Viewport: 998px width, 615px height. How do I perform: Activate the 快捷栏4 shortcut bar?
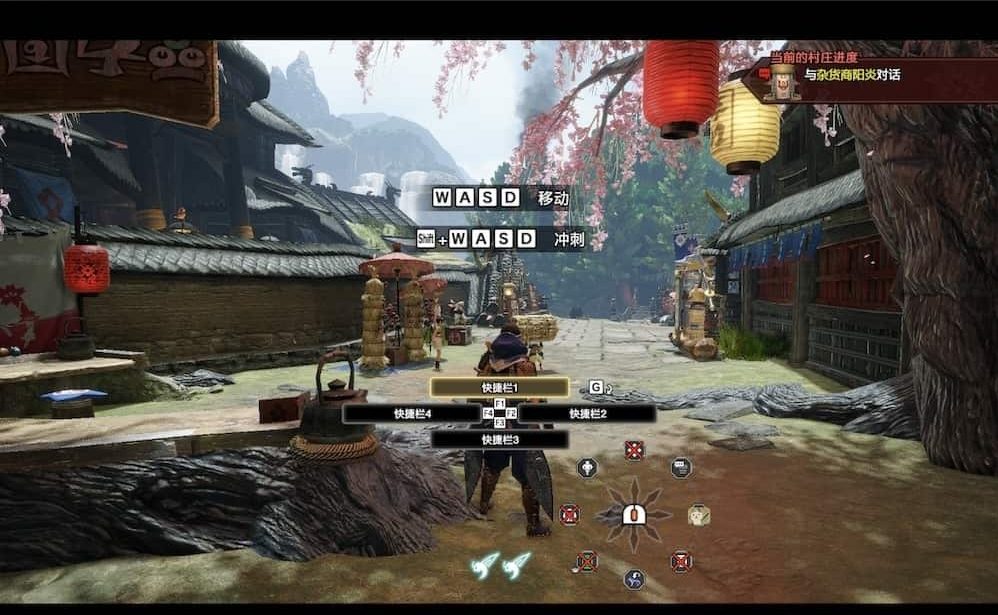(411, 413)
